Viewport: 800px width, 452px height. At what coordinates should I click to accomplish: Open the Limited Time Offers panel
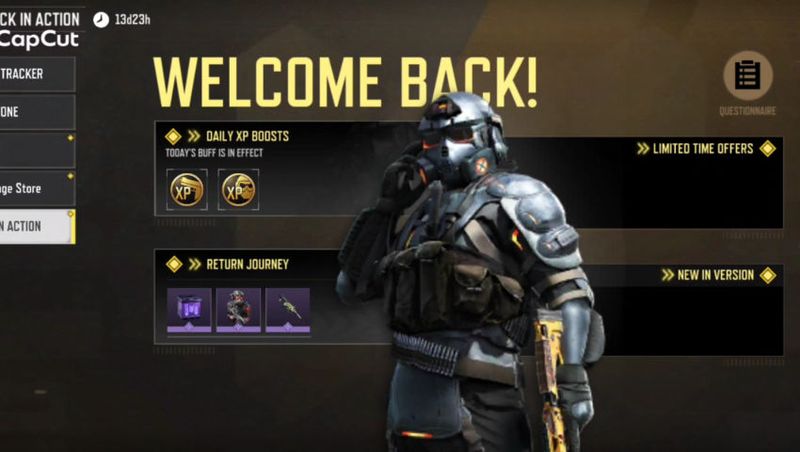(x=706, y=149)
